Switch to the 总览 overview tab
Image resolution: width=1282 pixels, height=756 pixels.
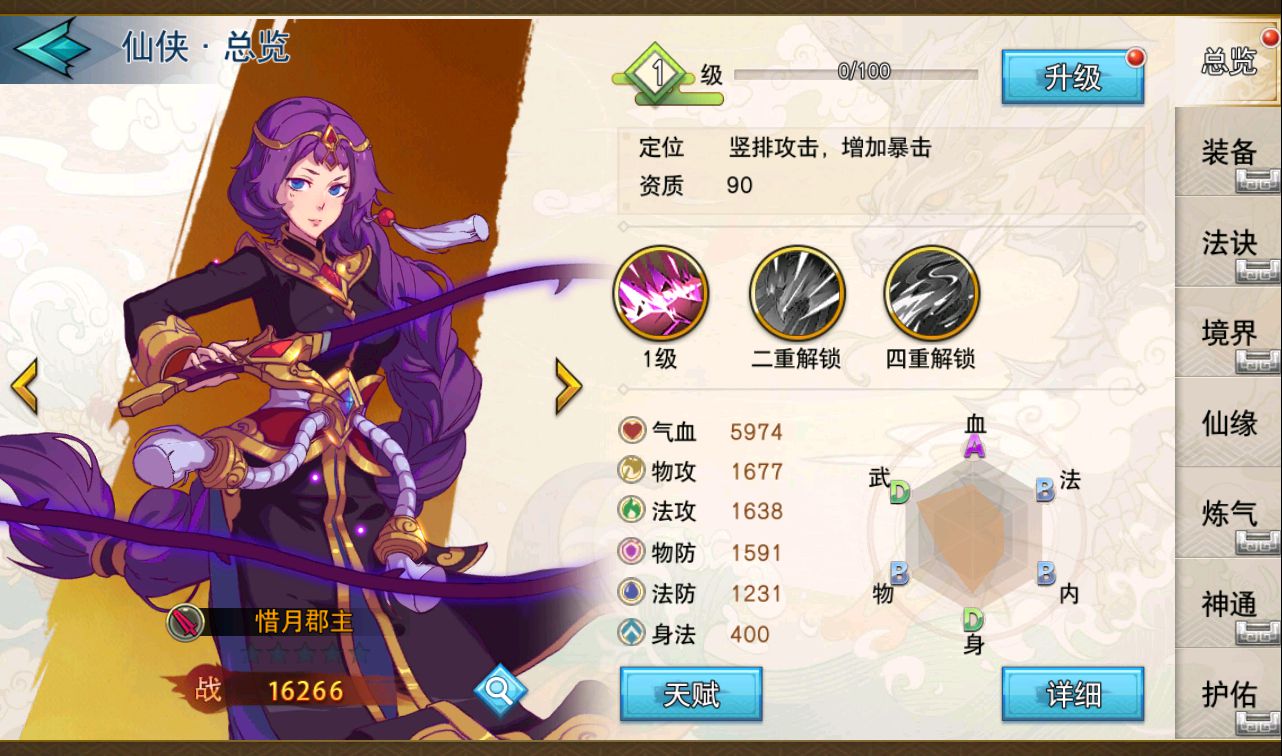(1228, 62)
